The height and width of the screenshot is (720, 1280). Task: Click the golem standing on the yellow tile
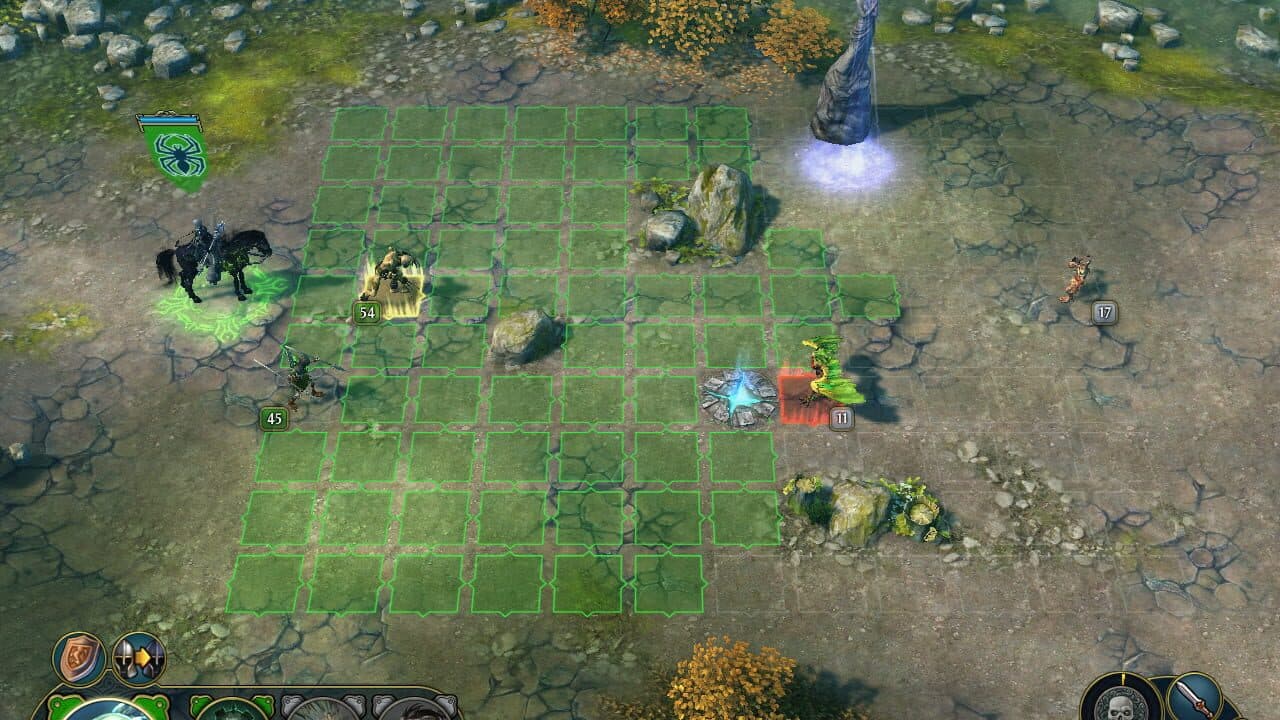click(396, 270)
